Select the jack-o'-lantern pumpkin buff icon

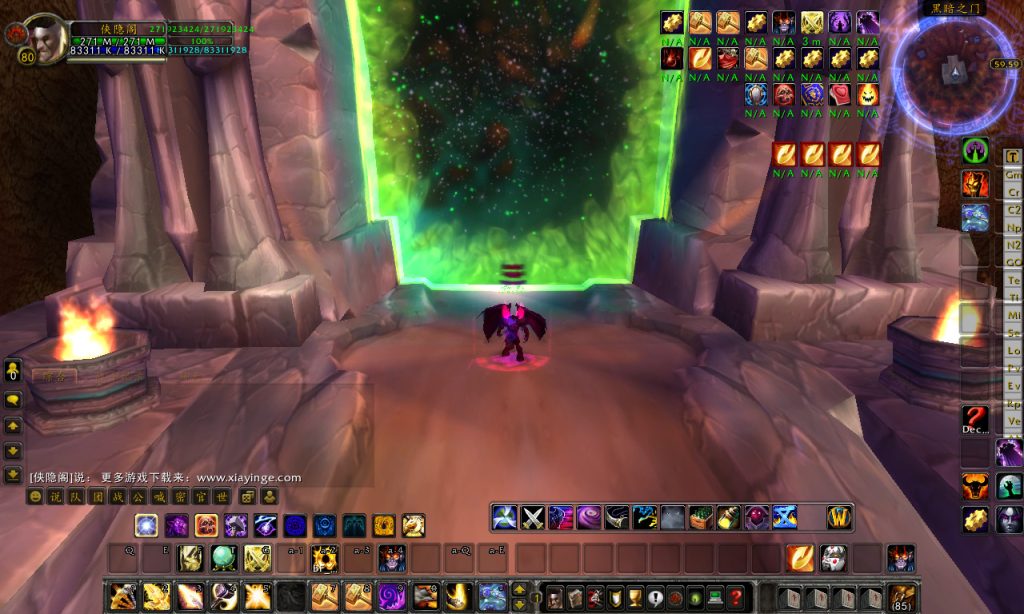pos(867,95)
